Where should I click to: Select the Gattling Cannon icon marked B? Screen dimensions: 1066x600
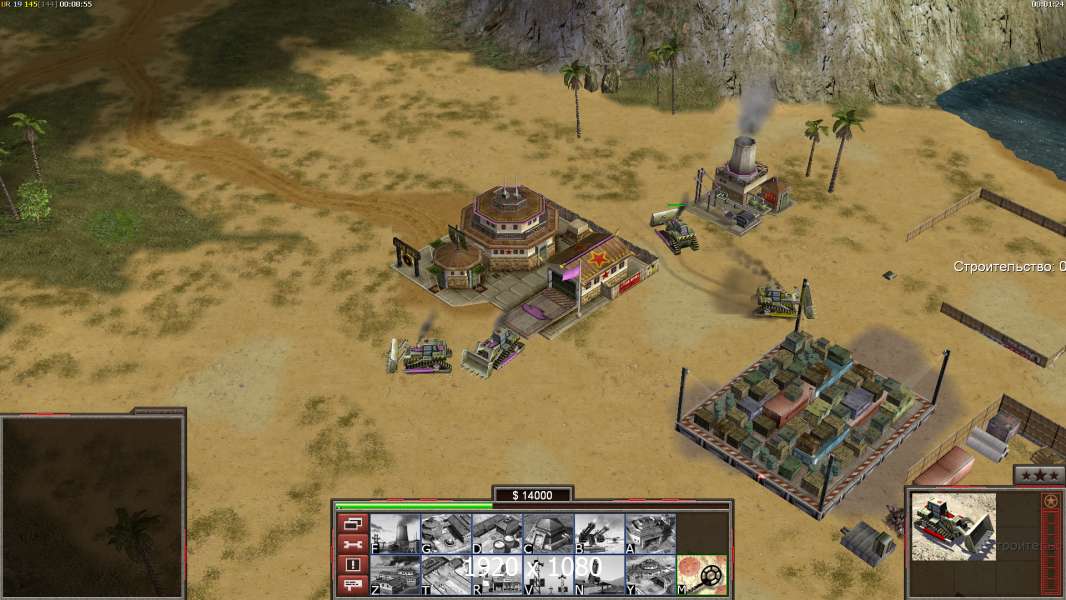coord(599,534)
